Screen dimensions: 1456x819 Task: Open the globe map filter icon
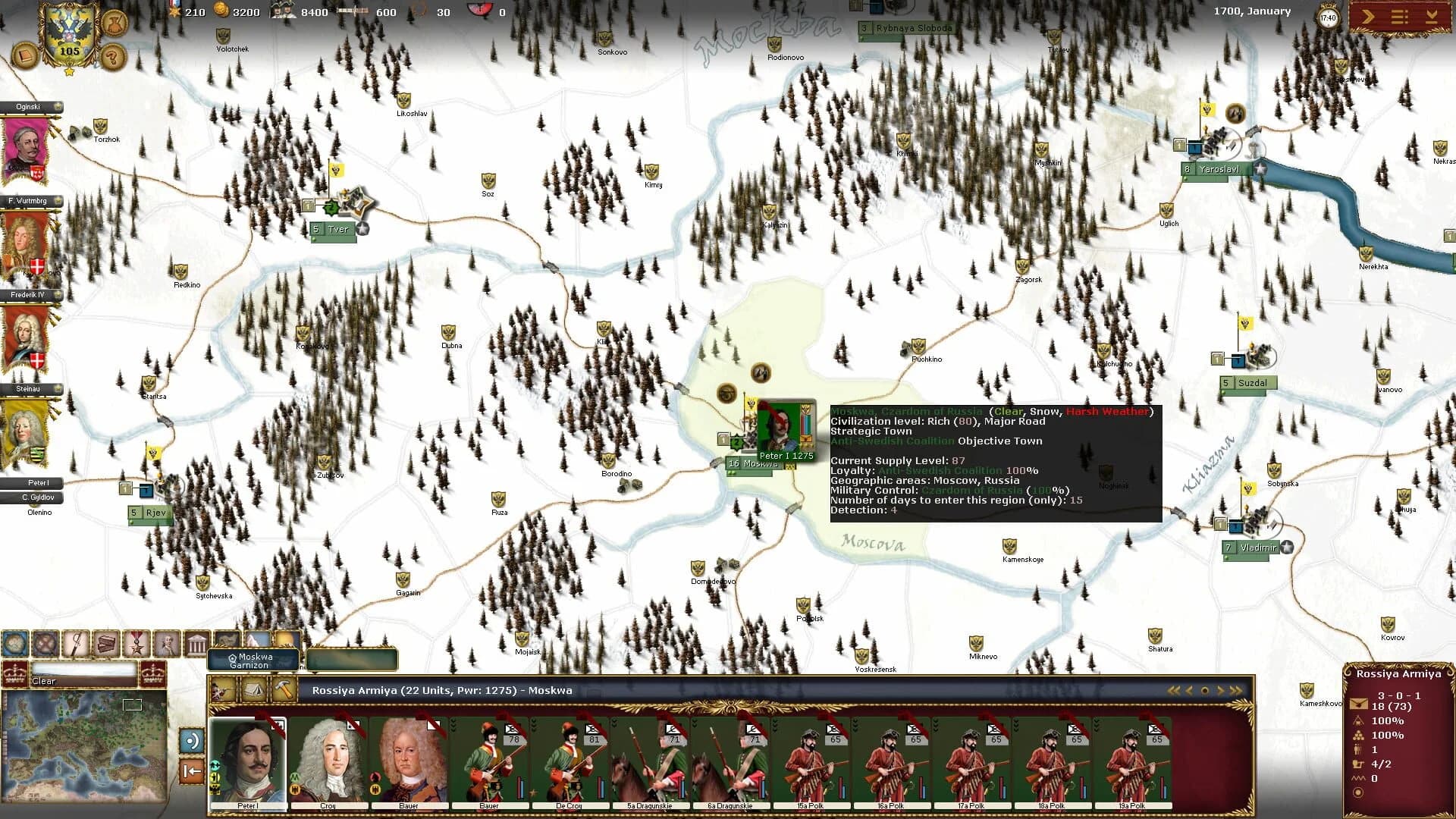17,644
